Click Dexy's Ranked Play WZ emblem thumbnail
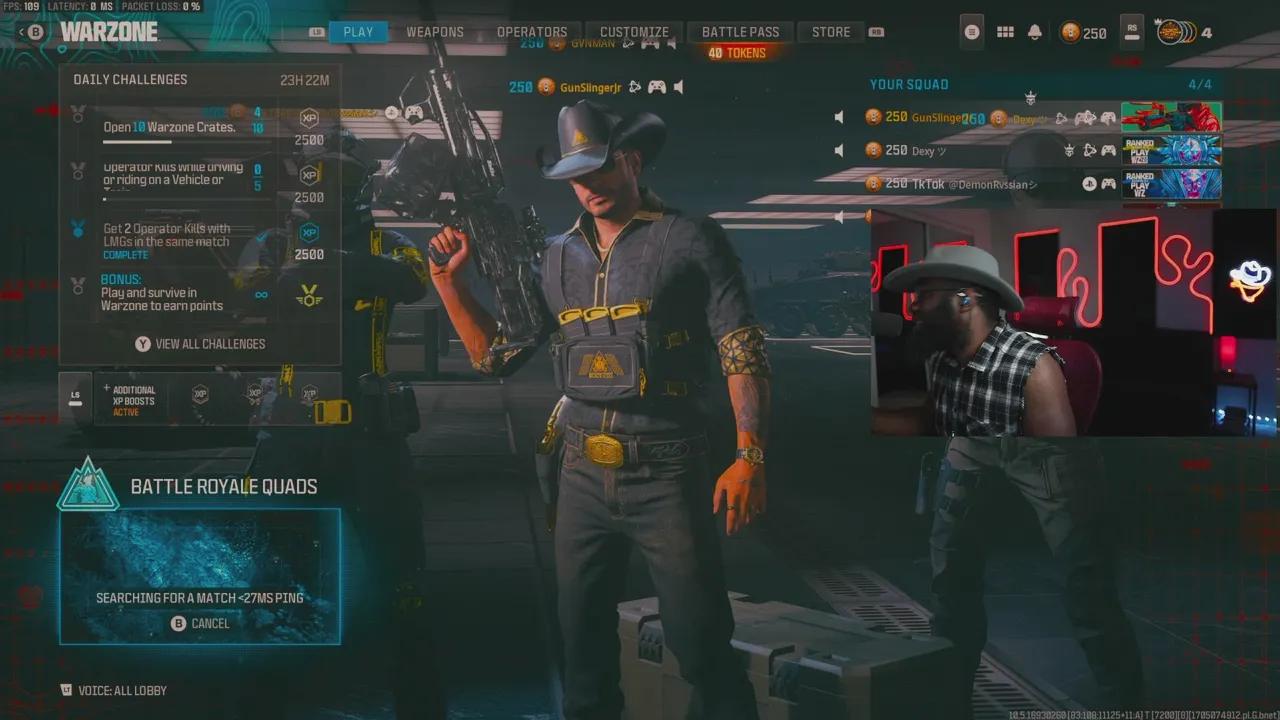 [1172, 149]
